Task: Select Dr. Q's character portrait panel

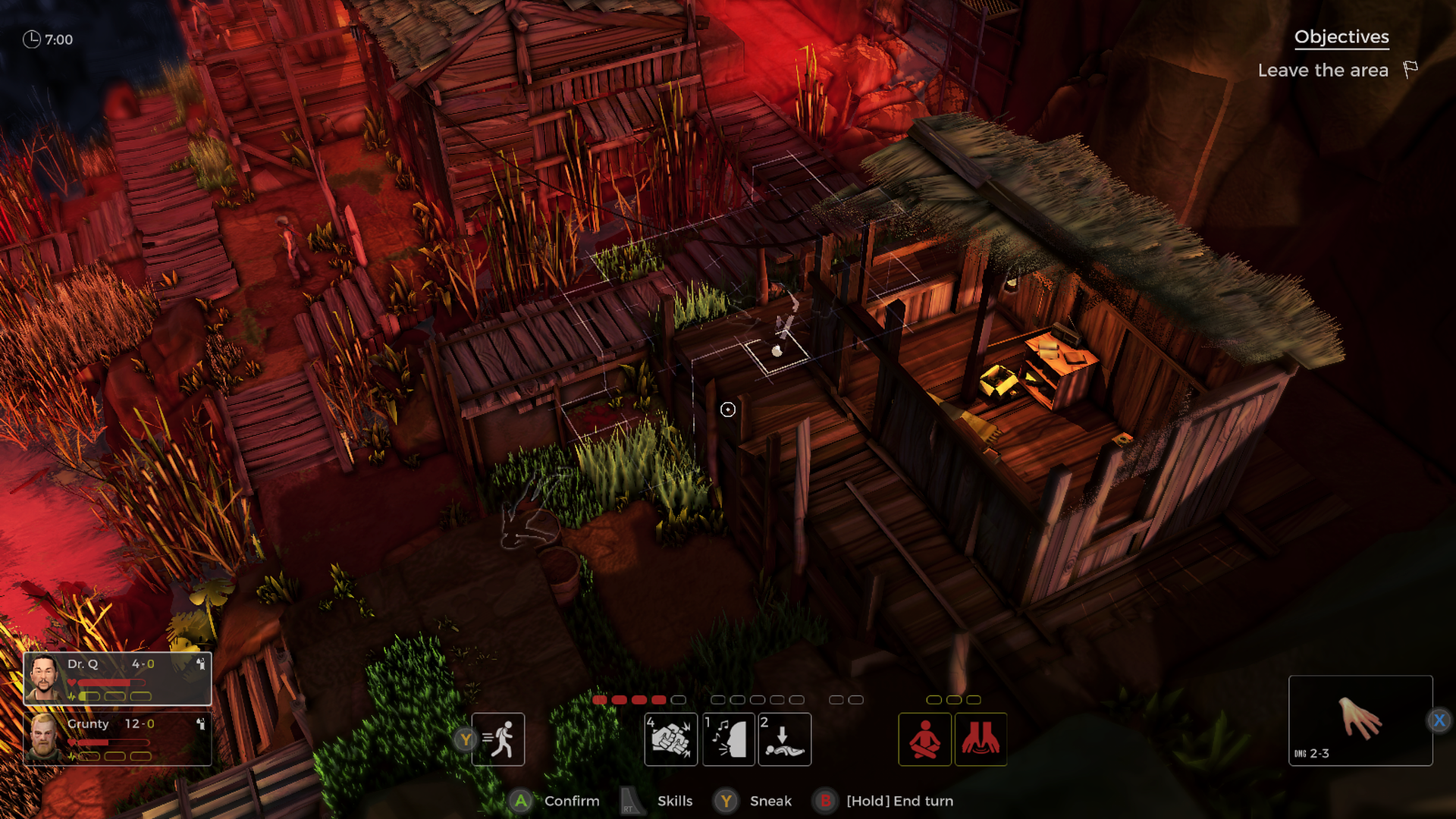Action: (x=118, y=679)
